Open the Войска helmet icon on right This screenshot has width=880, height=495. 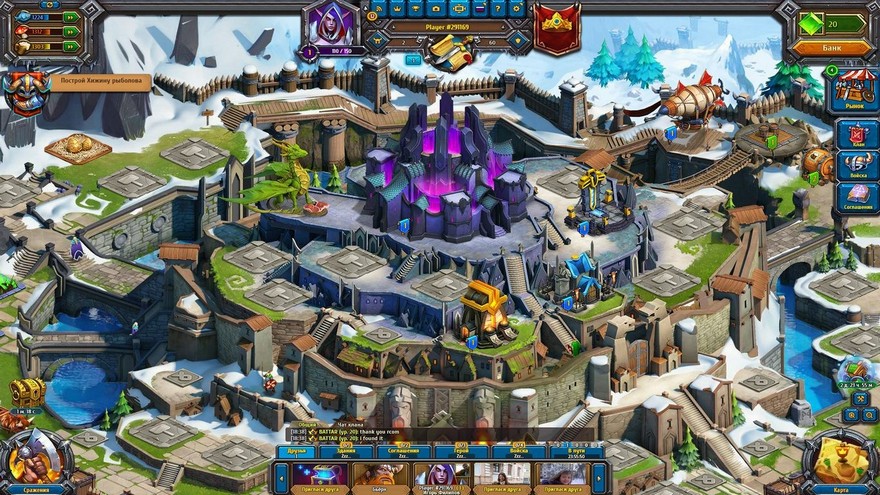tap(856, 166)
